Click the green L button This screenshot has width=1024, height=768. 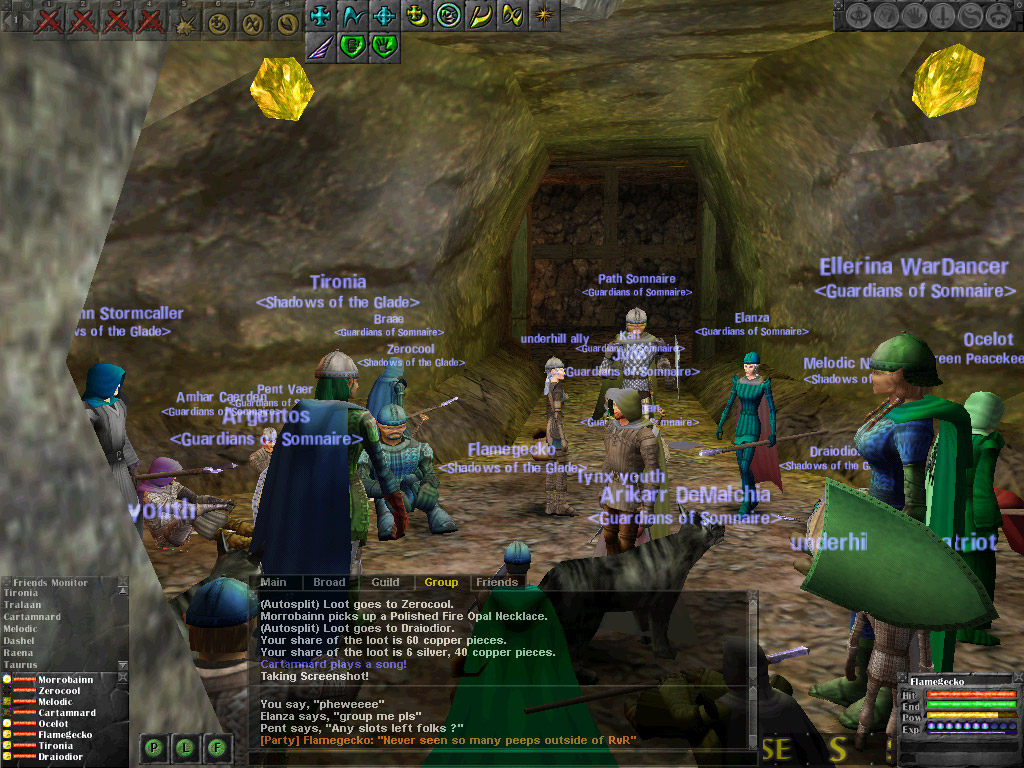pos(186,745)
